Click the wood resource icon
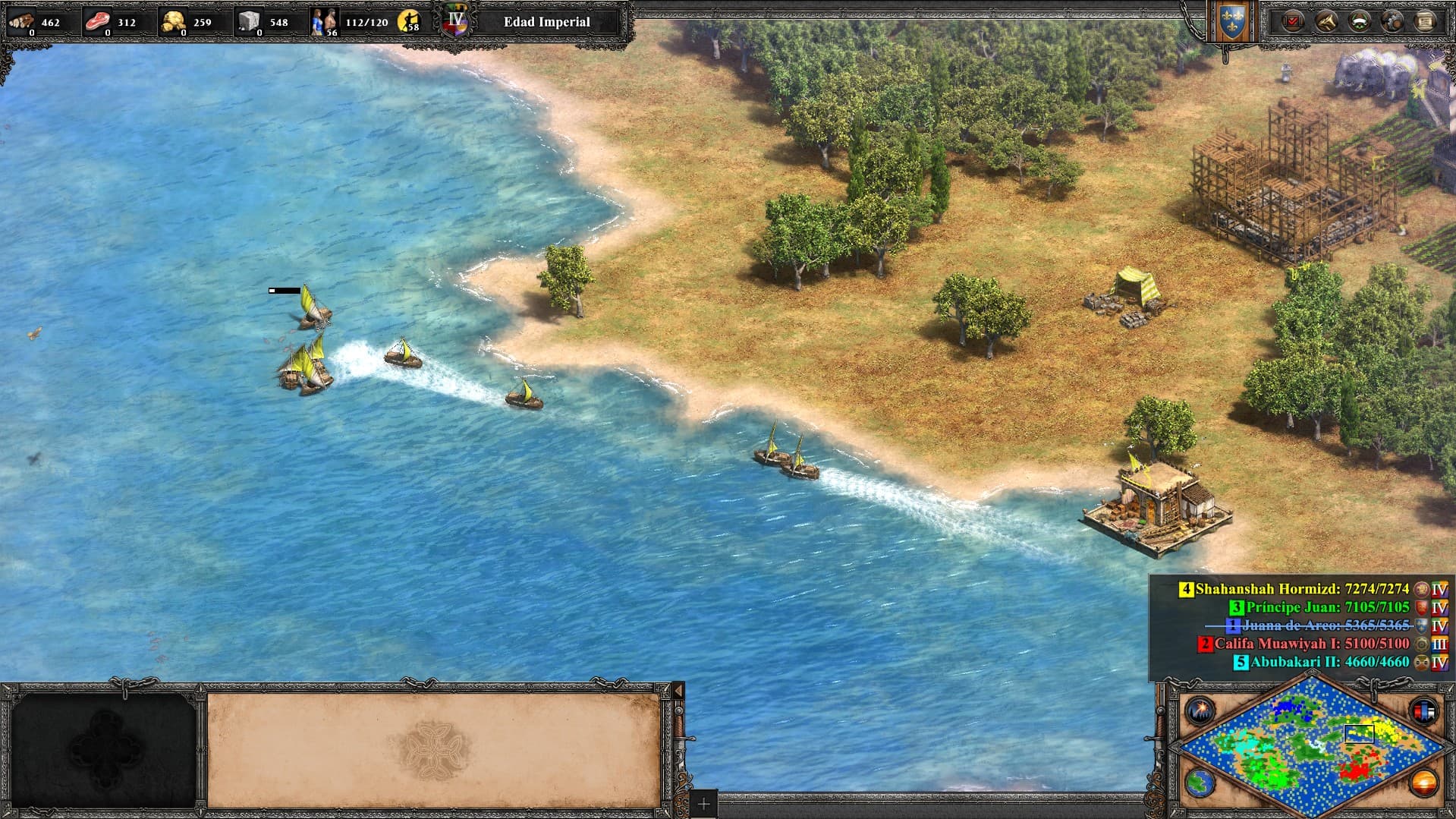1456x819 pixels. 21,21
